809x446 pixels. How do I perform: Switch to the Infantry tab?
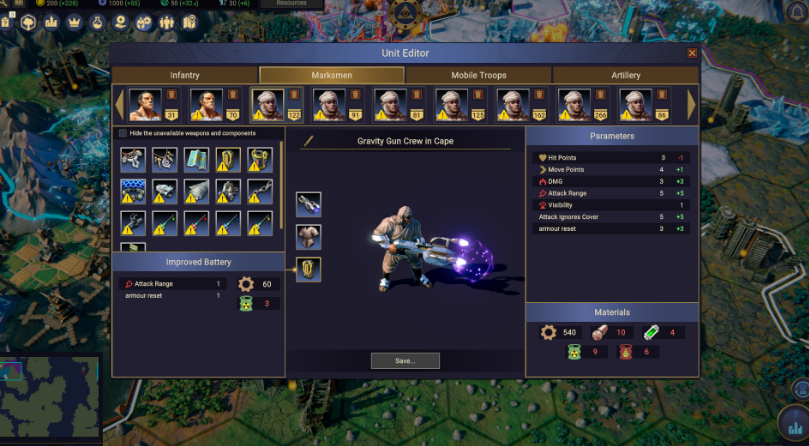pyautogui.click(x=185, y=75)
